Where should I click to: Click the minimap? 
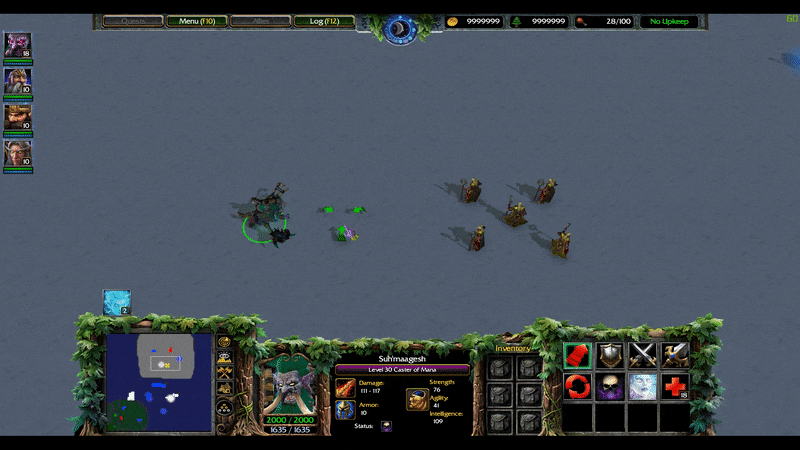[159, 382]
